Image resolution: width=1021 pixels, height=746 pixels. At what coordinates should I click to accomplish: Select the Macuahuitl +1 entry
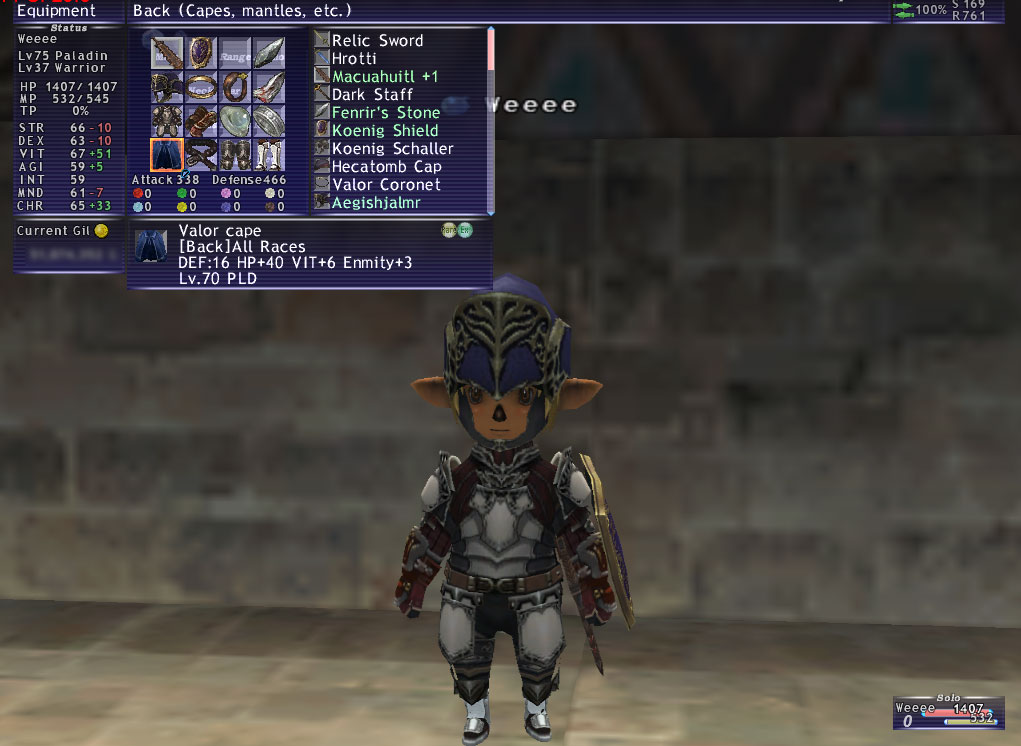(385, 77)
